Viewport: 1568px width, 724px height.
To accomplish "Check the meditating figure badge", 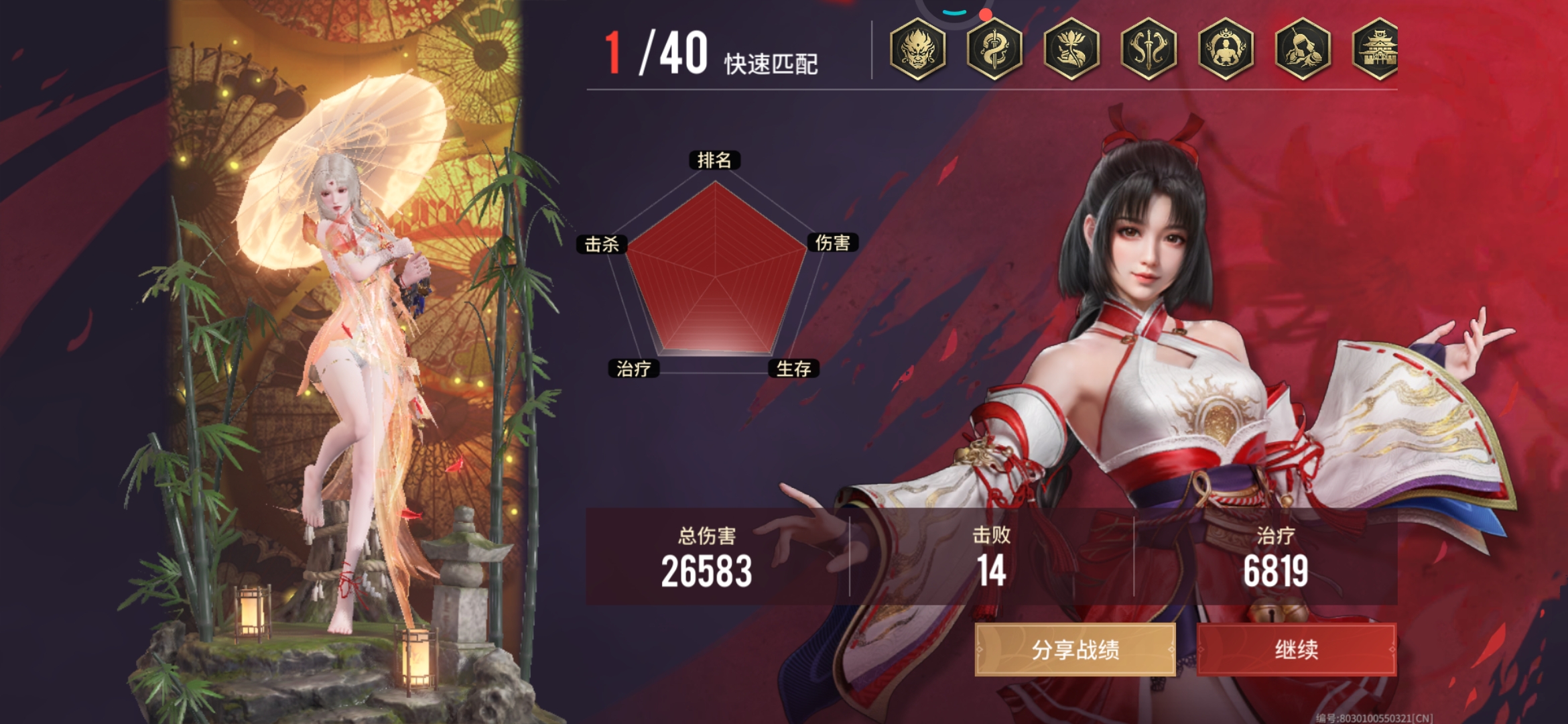I will (1226, 49).
